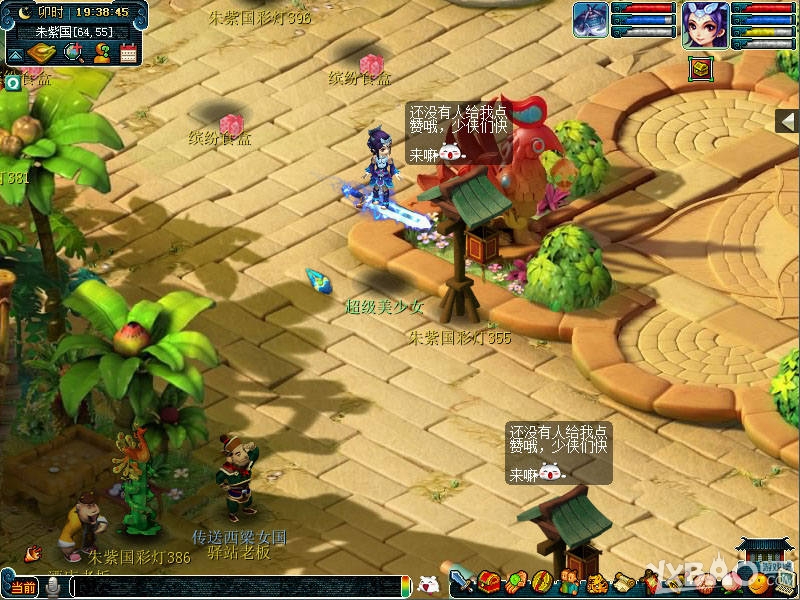
Task: Click the 当前 chat channel button
Action: [21, 587]
